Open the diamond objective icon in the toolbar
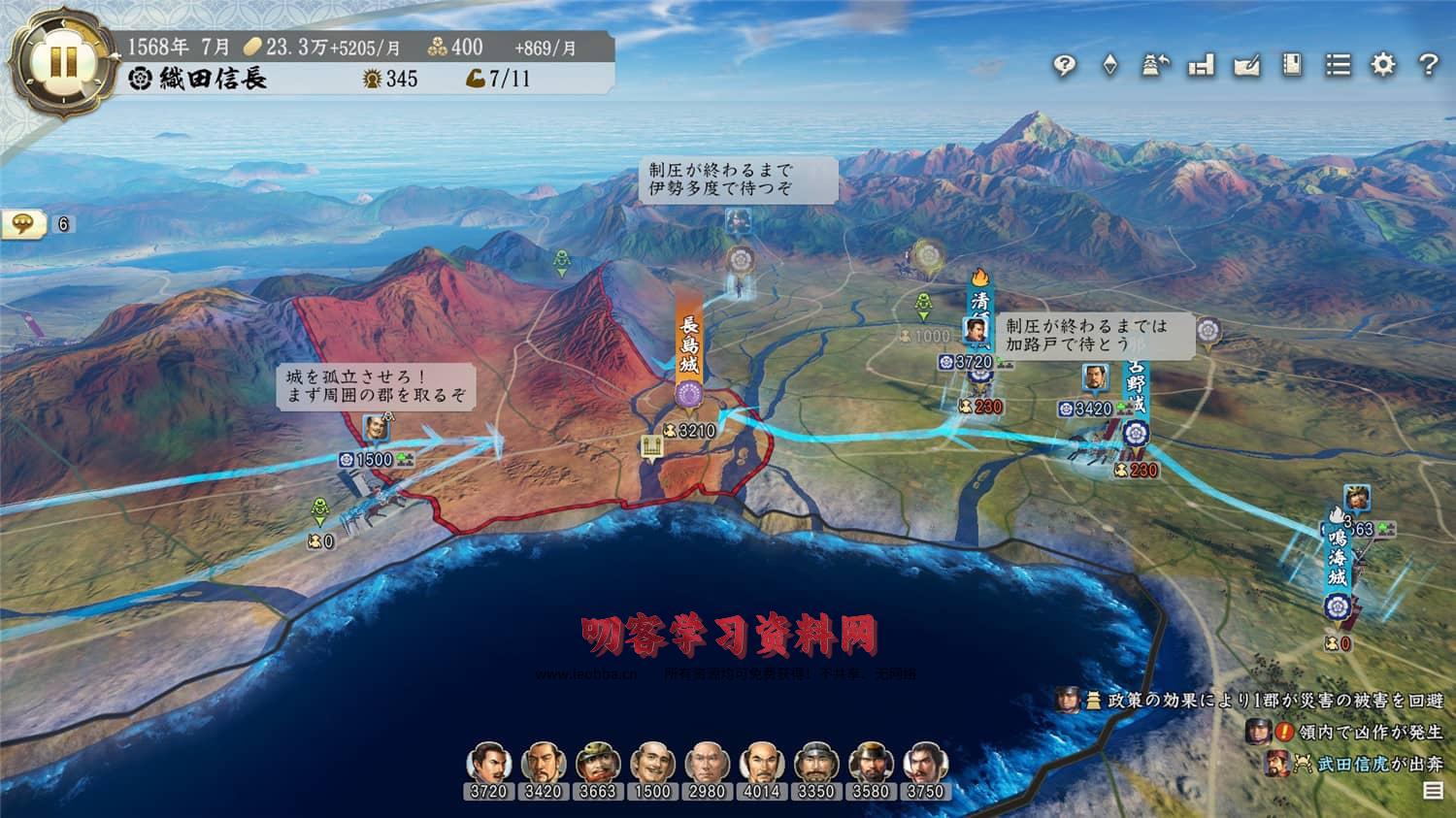 [x=1108, y=65]
